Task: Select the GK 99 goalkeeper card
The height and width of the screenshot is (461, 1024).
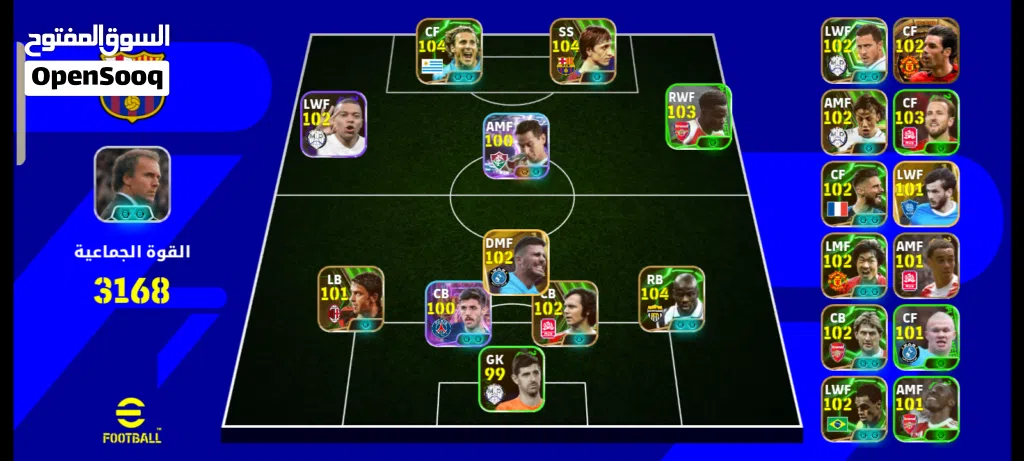Action: (x=510, y=379)
